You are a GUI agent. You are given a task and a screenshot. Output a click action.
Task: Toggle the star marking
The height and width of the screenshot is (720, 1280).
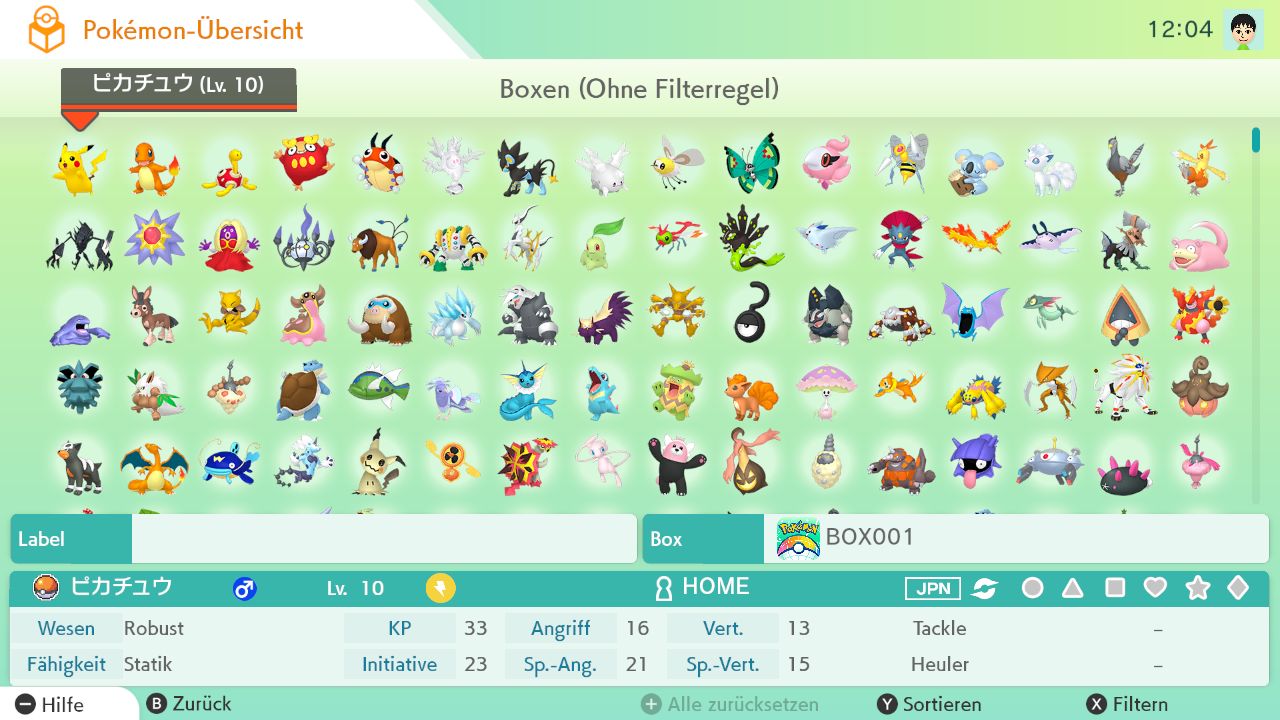coord(1197,588)
